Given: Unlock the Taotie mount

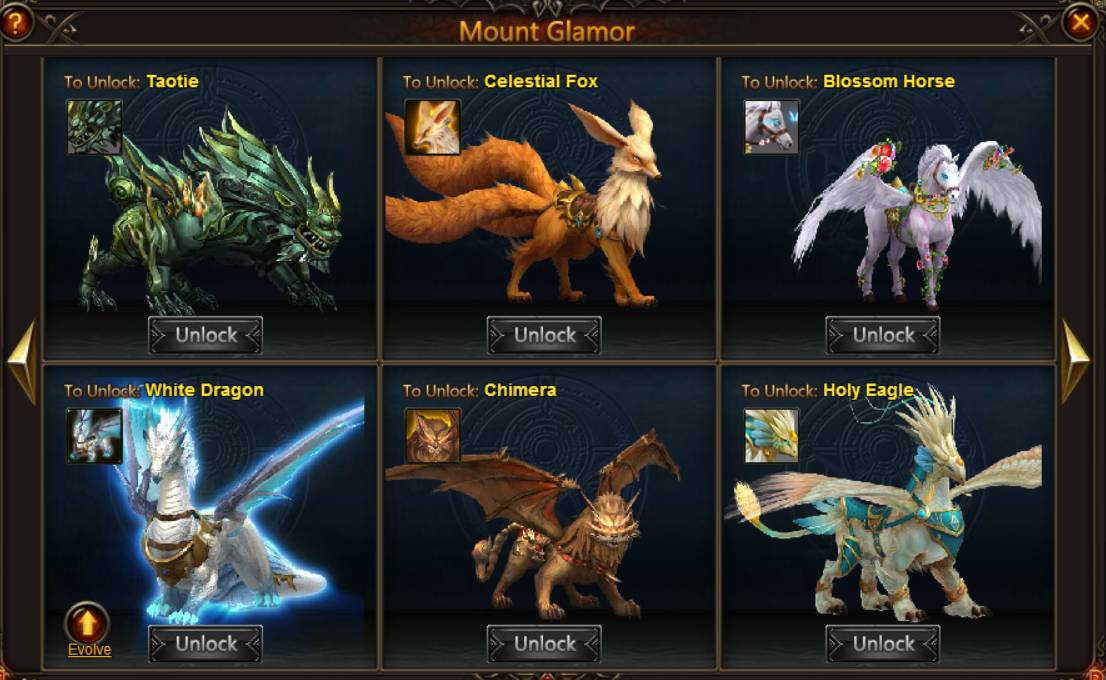Looking at the screenshot, I should 206,335.
